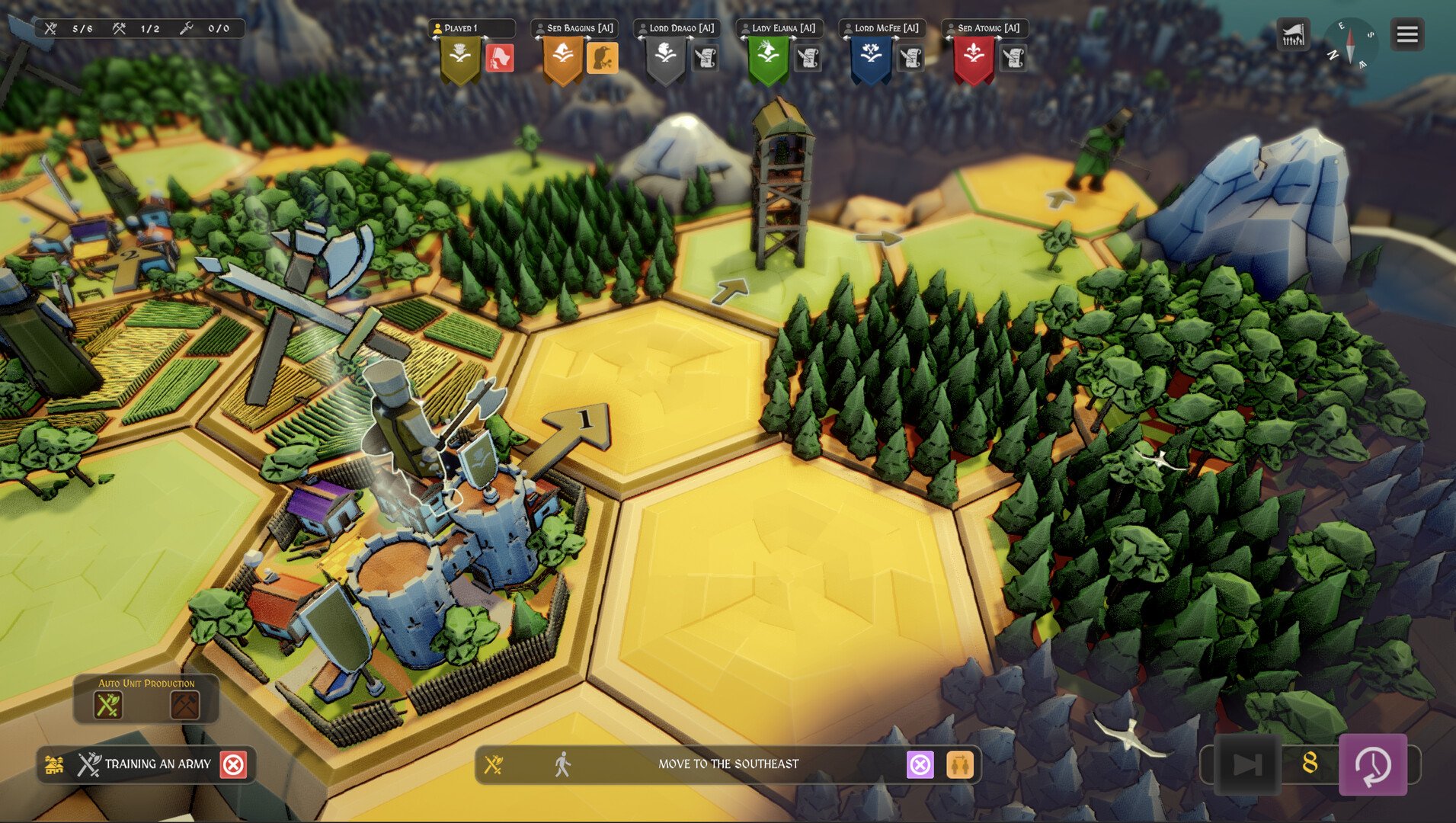The width and height of the screenshot is (1456, 823).
Task: Cancel the move to the southeast order
Action: pos(920,764)
